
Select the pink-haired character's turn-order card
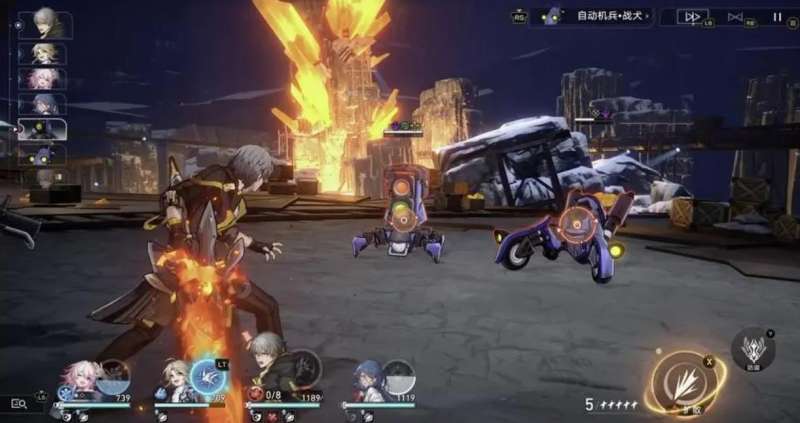click(x=43, y=78)
